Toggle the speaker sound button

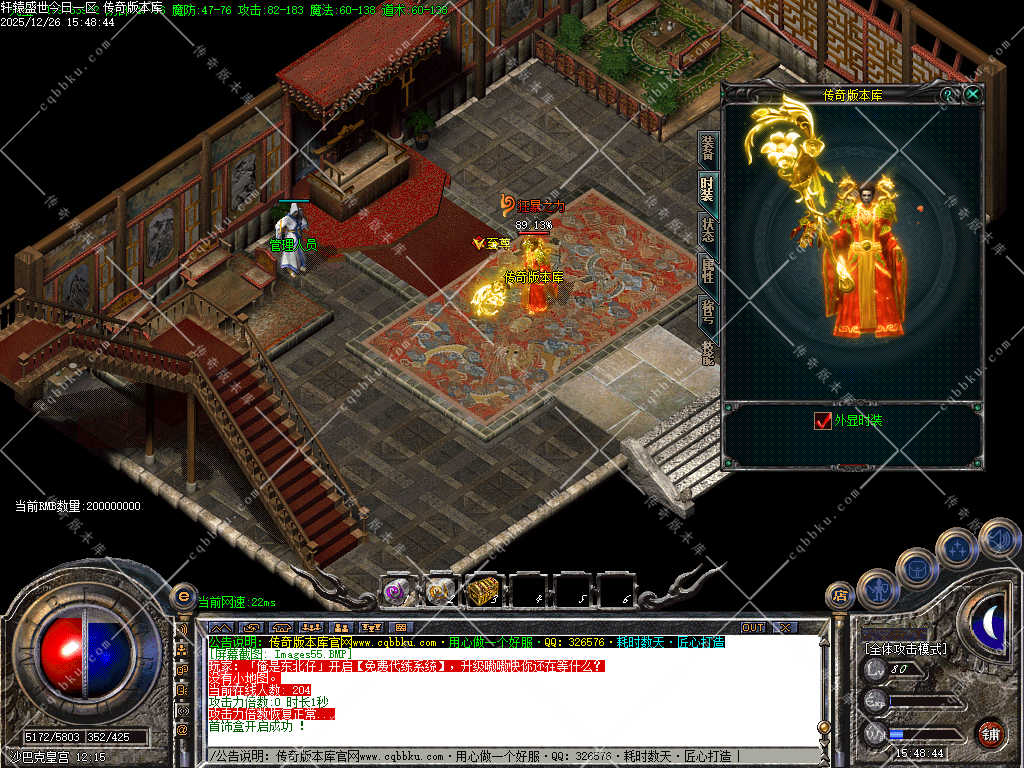click(x=998, y=540)
